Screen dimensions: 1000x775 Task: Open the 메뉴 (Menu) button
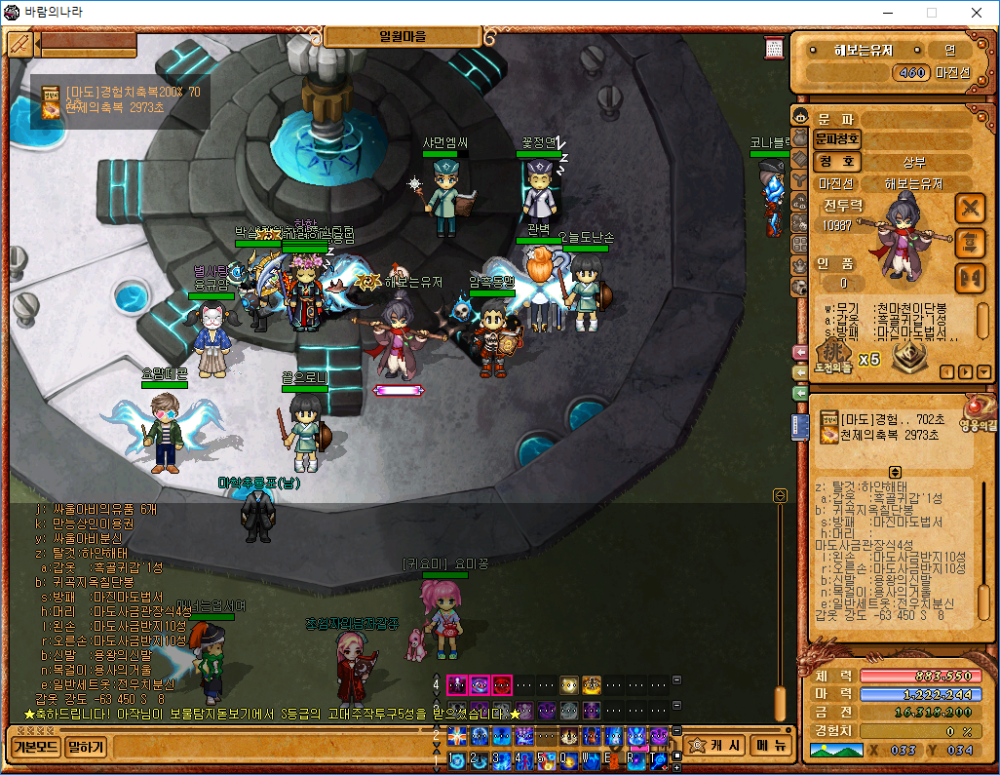(768, 746)
